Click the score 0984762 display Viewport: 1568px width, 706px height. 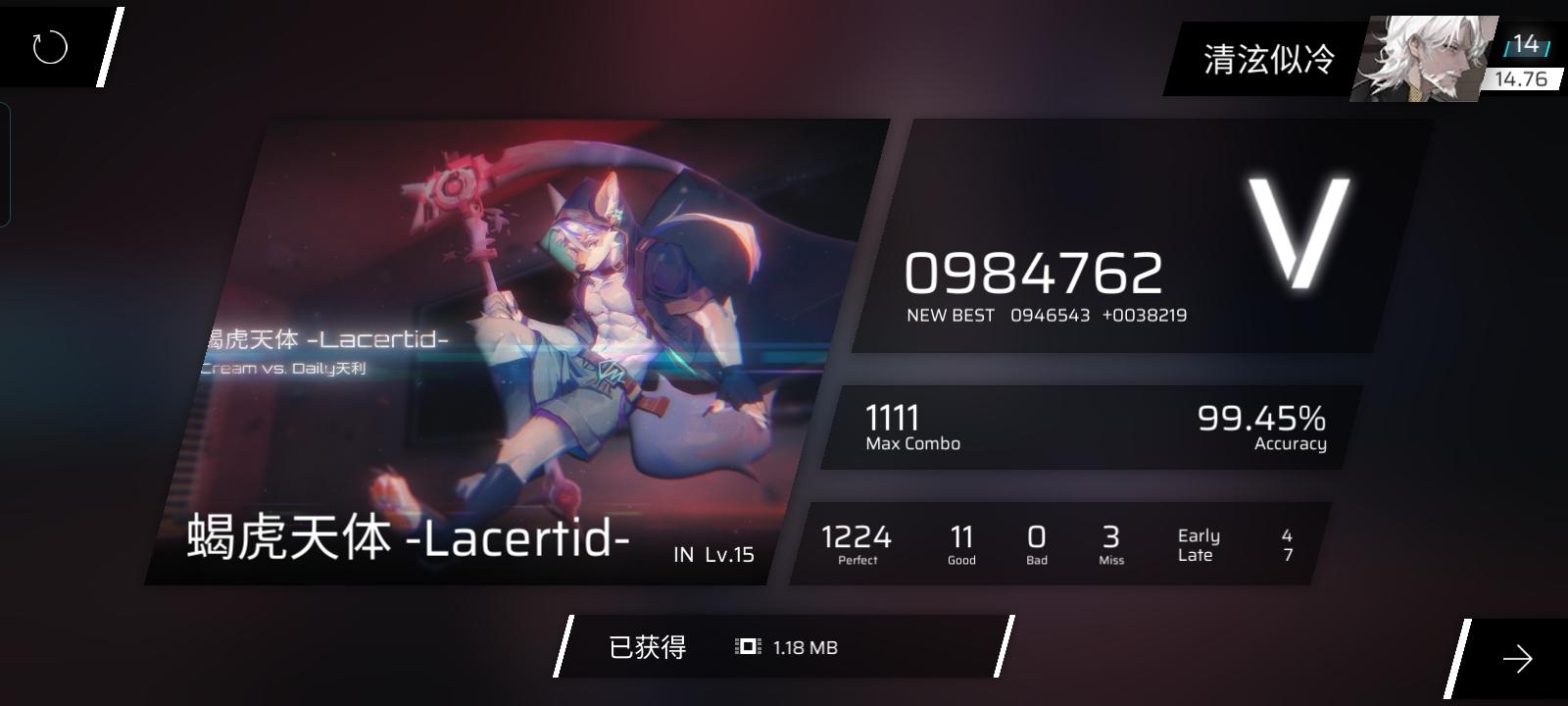1034,272
